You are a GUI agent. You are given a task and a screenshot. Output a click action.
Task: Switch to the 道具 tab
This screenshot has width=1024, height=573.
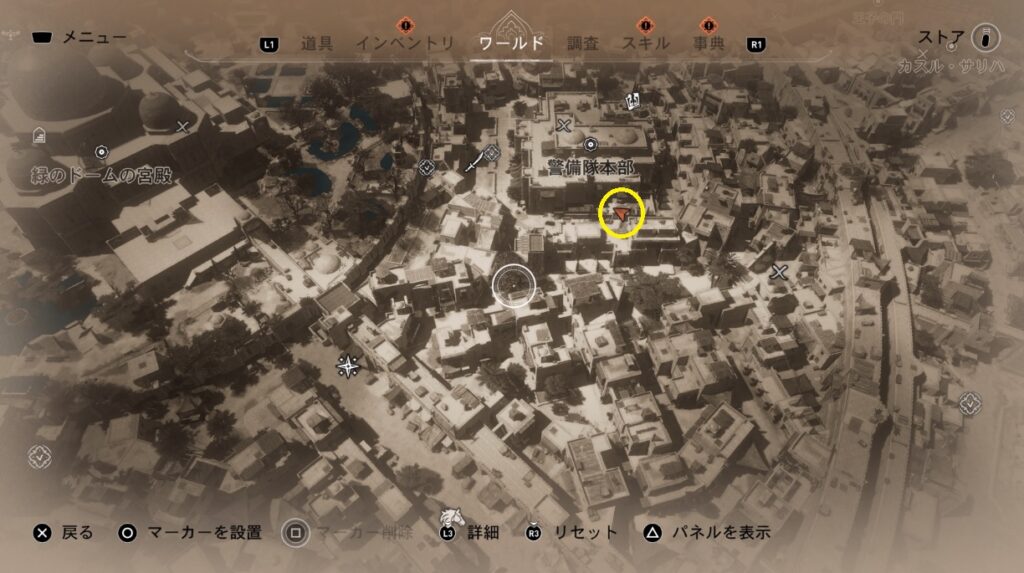tap(316, 43)
